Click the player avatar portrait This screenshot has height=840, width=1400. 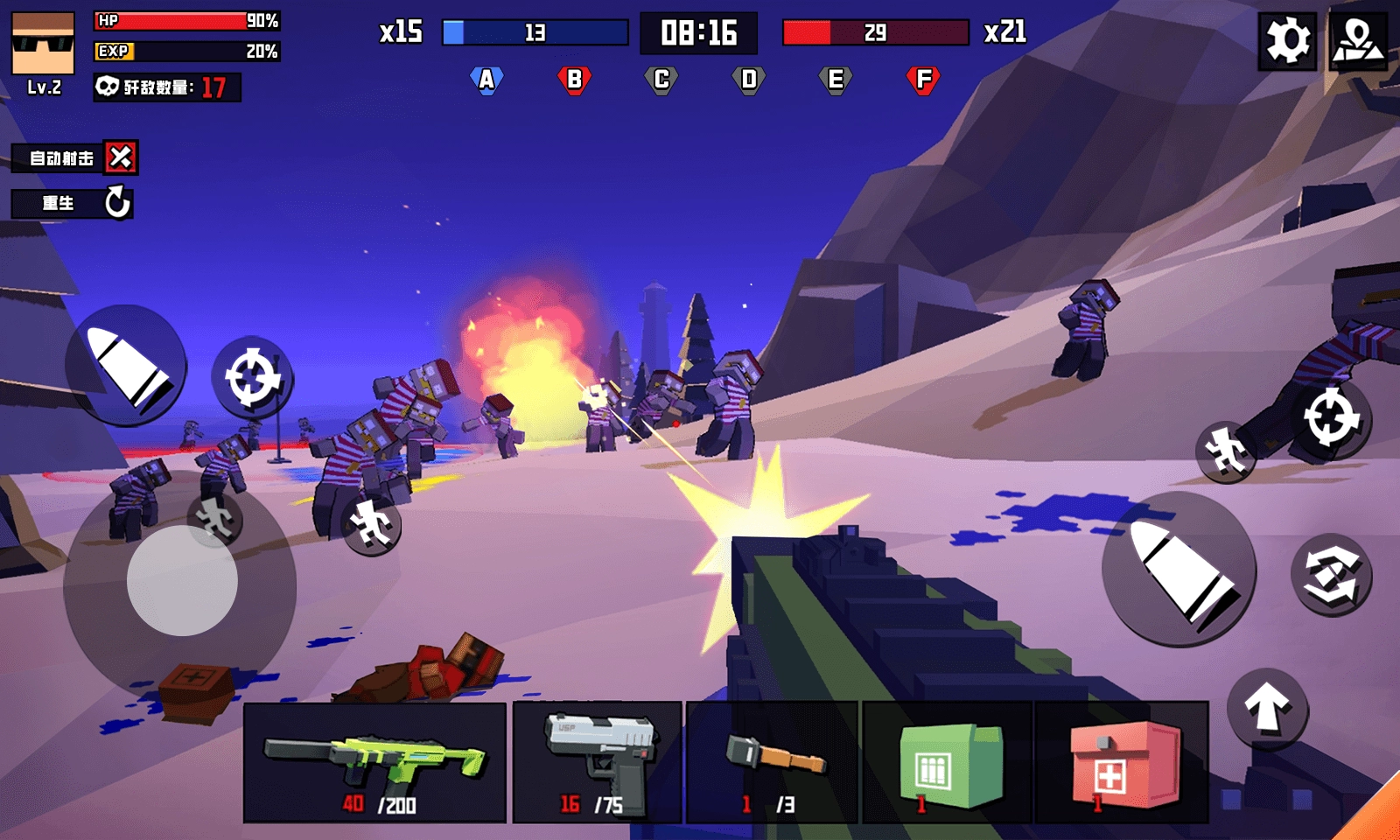[x=43, y=44]
